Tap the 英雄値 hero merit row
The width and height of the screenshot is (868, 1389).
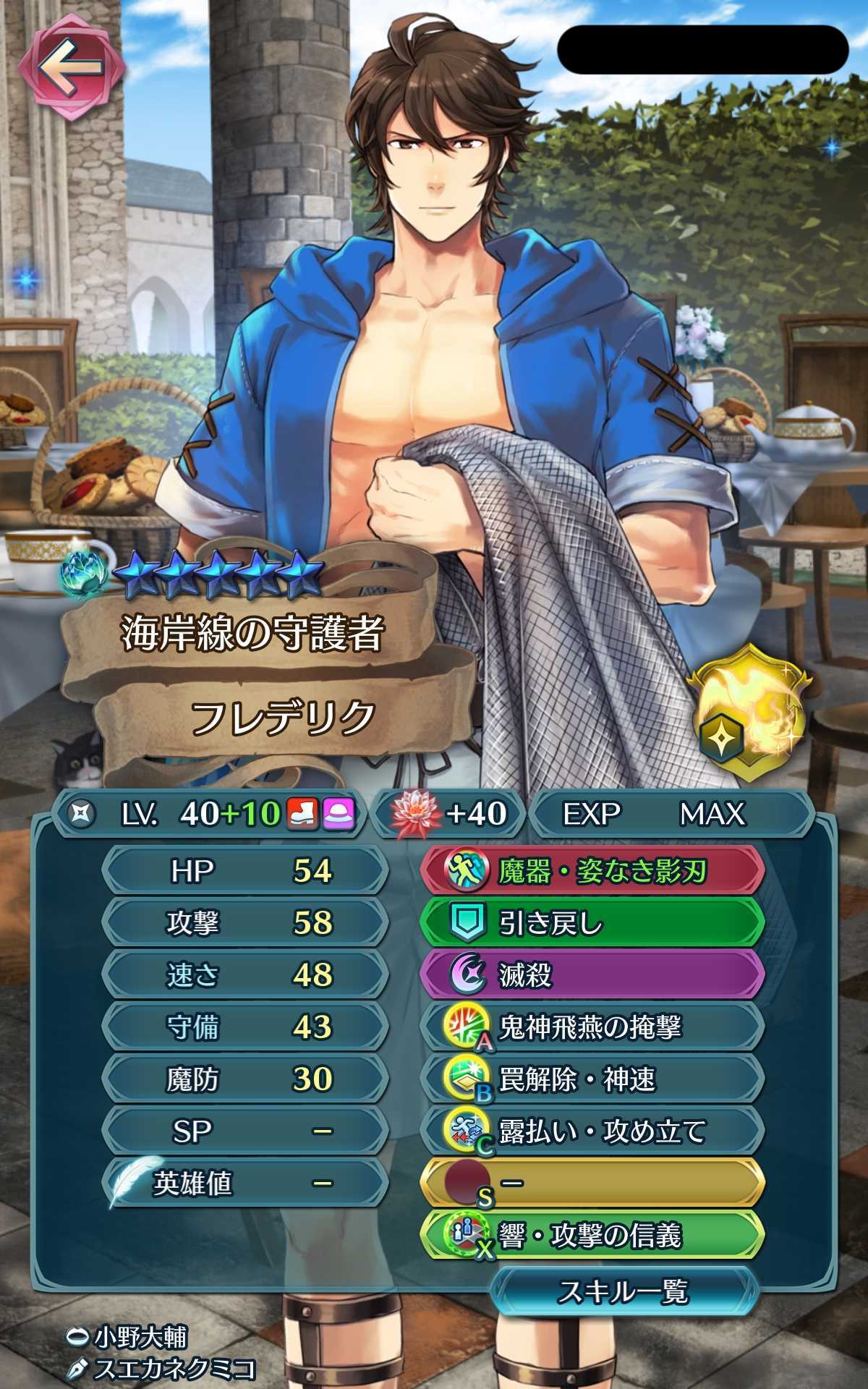click(244, 1184)
